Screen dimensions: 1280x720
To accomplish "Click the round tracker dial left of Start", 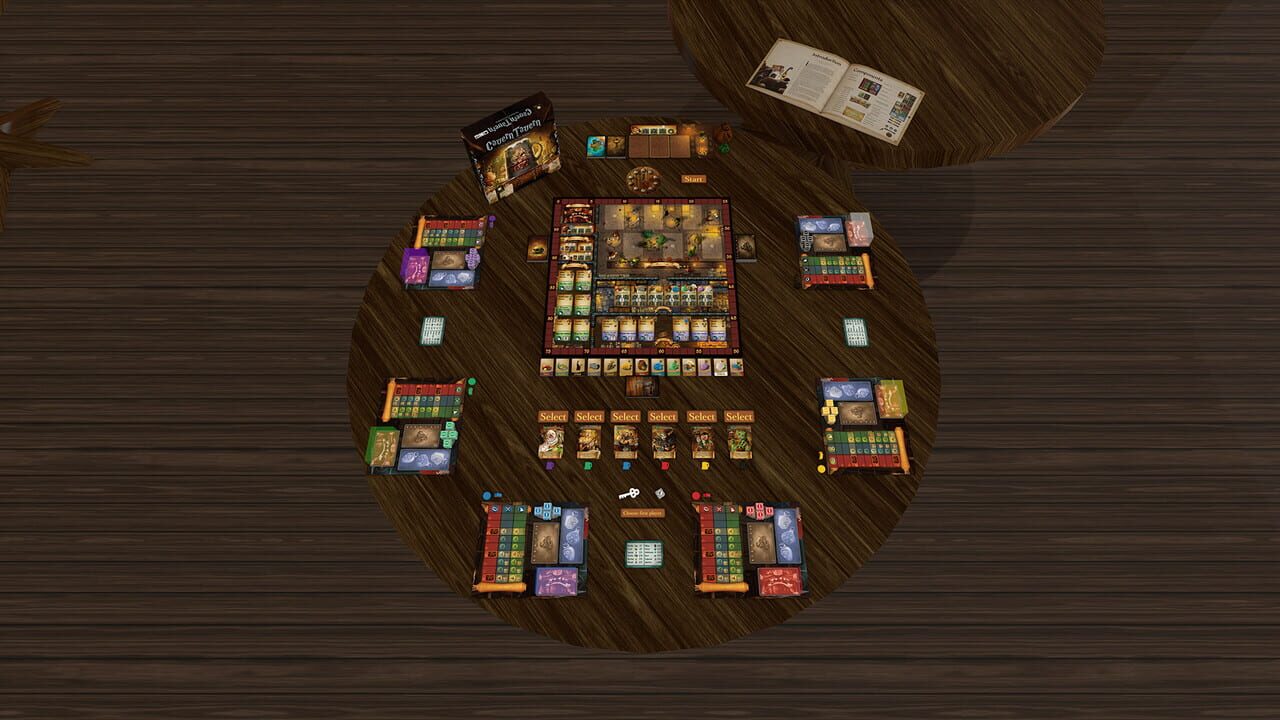I will click(x=642, y=179).
